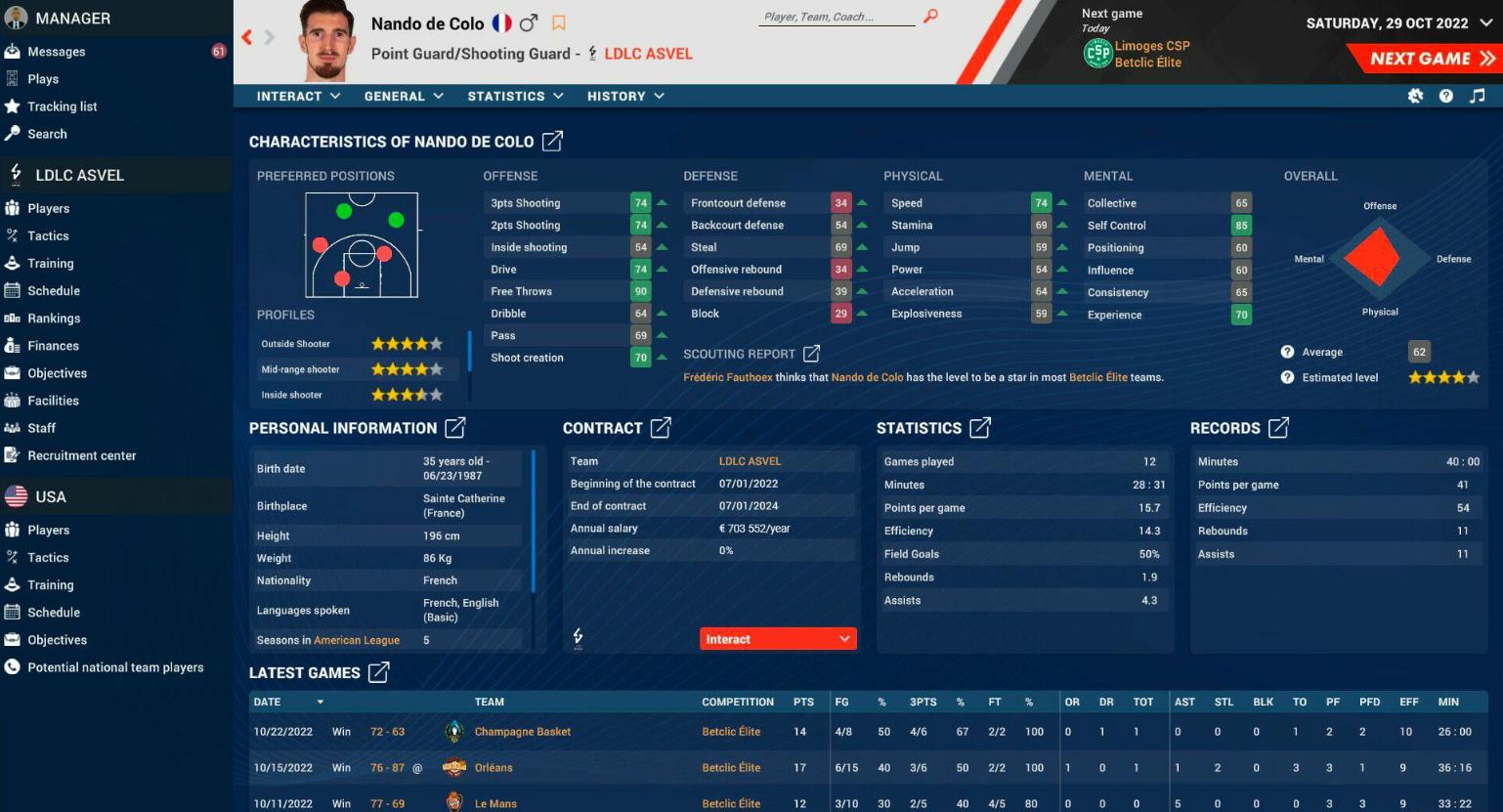
Task: Open music settings via the note icon
Action: [x=1478, y=96]
